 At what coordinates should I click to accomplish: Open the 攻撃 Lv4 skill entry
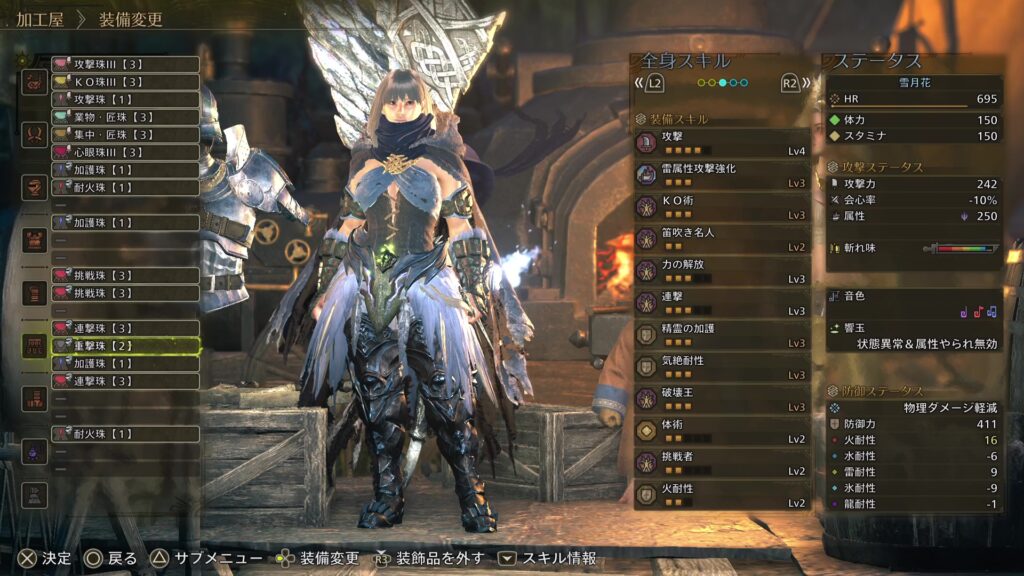pos(722,143)
